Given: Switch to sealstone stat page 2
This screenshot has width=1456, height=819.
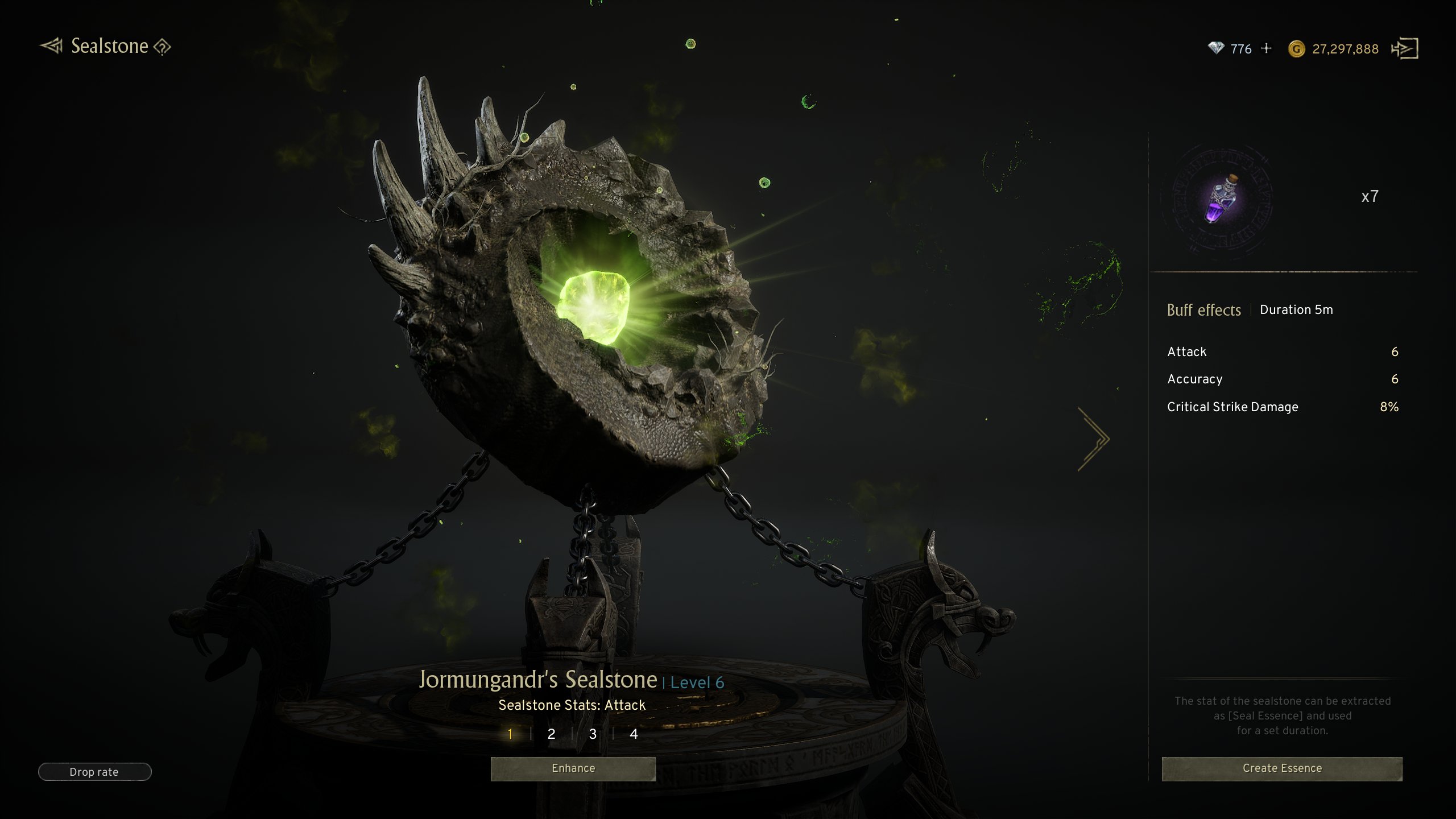Looking at the screenshot, I should [x=551, y=734].
